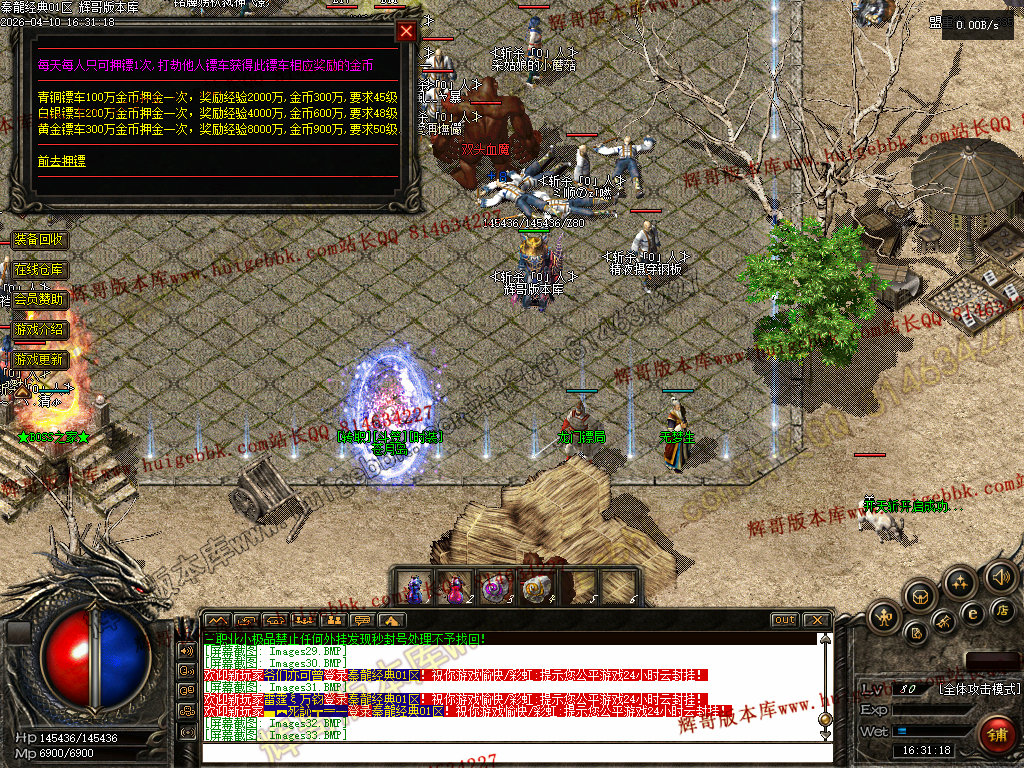Use the purple swirl scroll in slot 3
This screenshot has height=768, width=1024.
495,586
